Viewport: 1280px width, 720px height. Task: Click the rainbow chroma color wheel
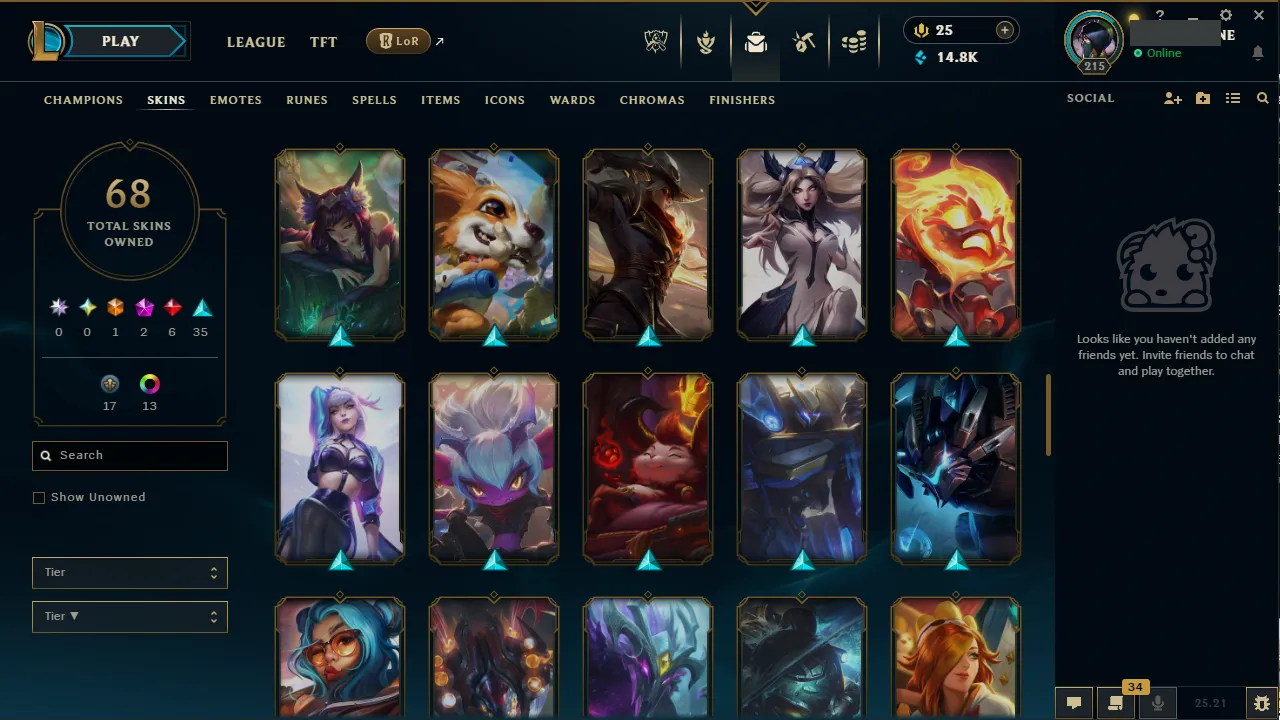(x=149, y=384)
